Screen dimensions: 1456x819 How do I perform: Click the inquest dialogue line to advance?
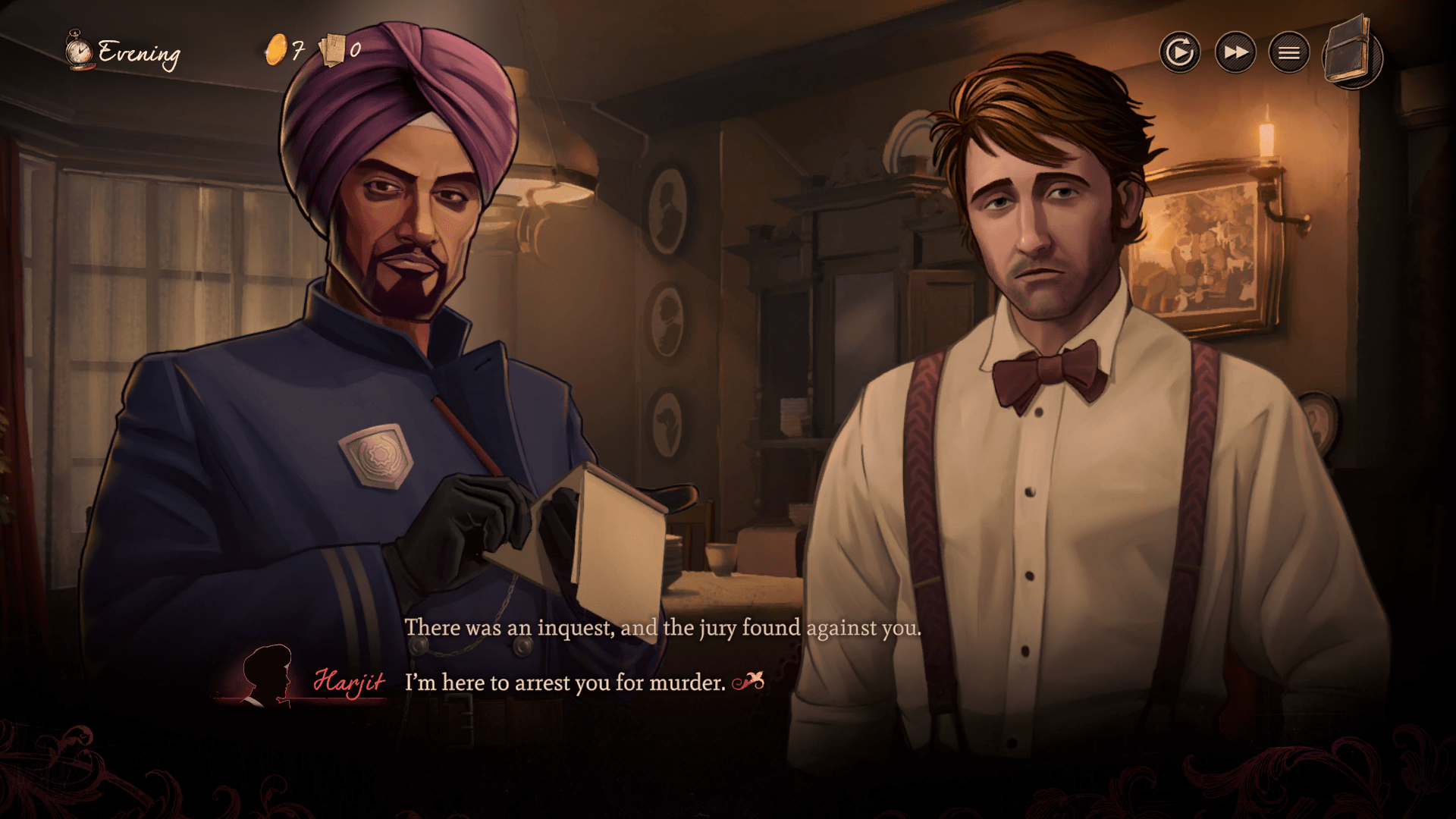[663, 628]
